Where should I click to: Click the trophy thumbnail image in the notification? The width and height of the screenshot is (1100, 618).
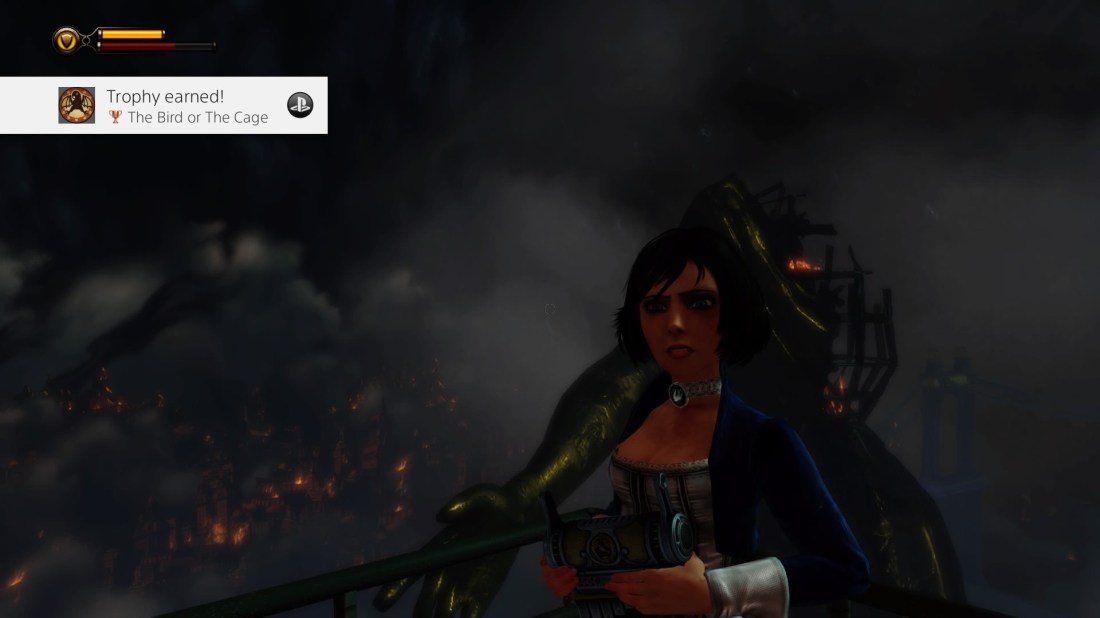click(x=77, y=105)
